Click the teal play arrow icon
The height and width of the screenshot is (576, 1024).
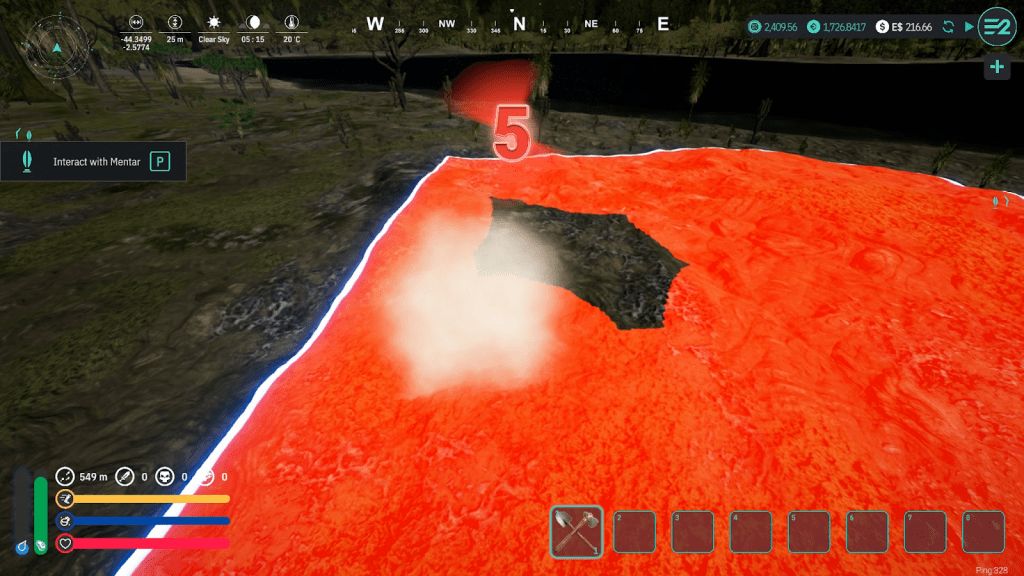point(969,27)
